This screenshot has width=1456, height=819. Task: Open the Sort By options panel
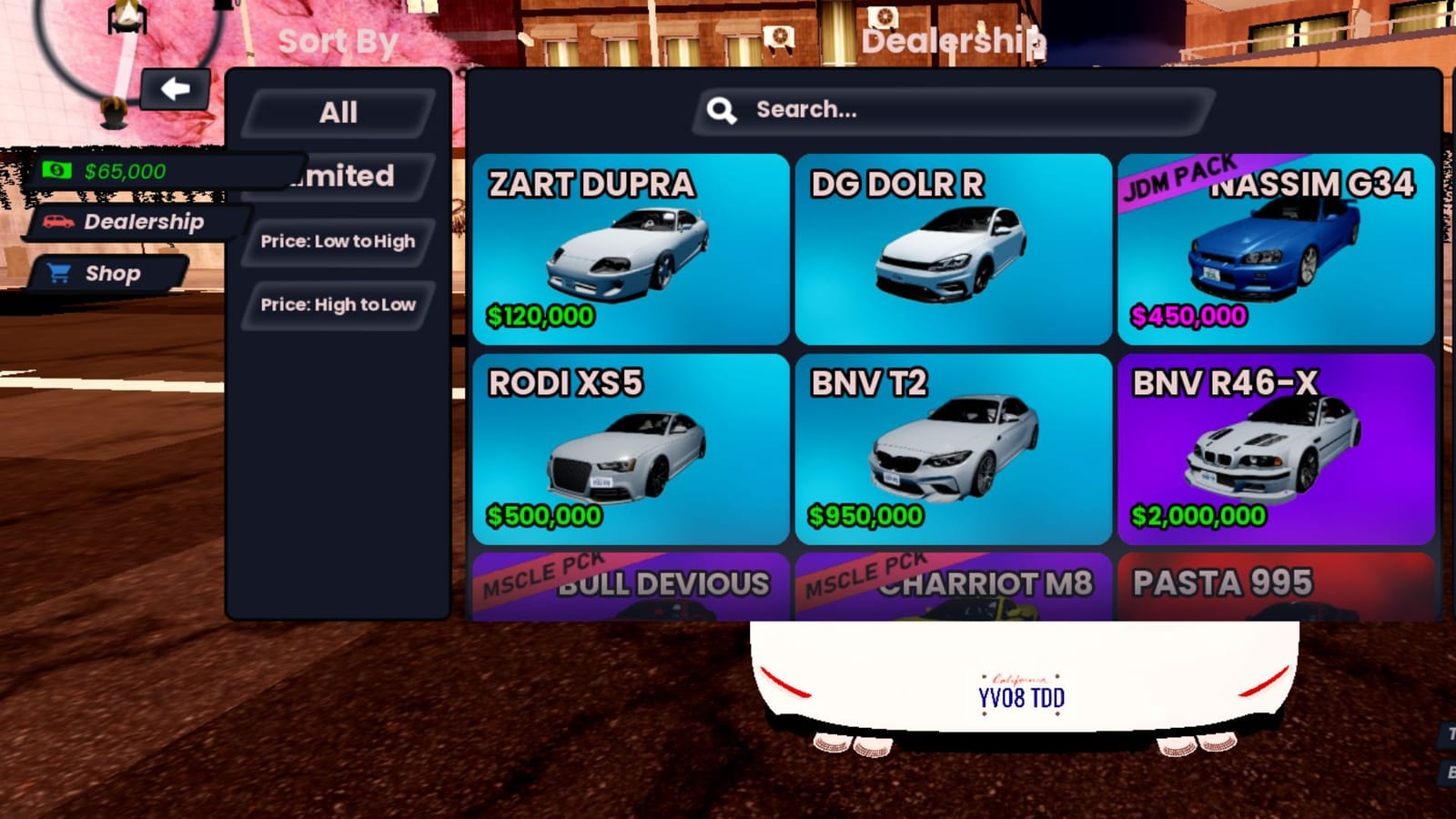tap(338, 40)
